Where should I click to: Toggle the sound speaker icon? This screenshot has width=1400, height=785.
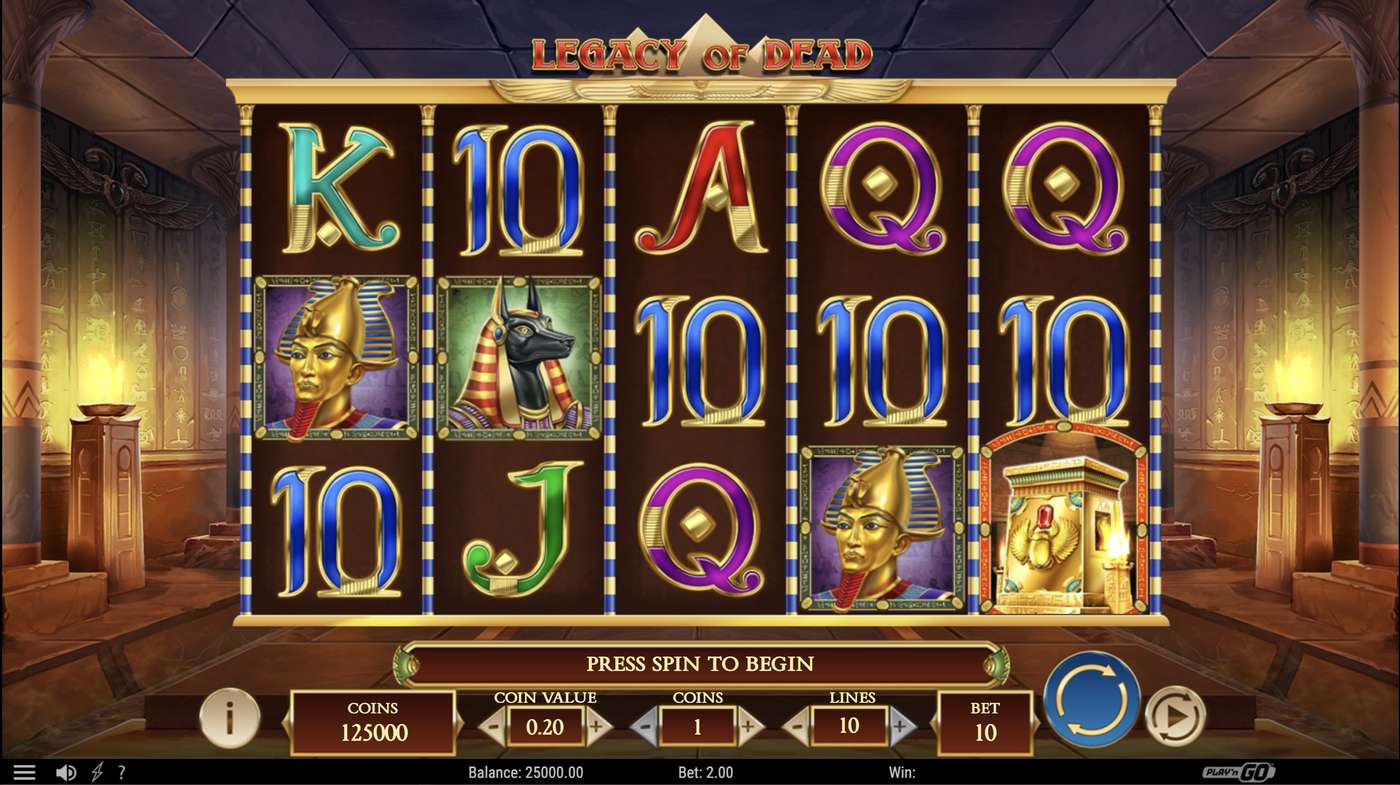[x=66, y=773]
